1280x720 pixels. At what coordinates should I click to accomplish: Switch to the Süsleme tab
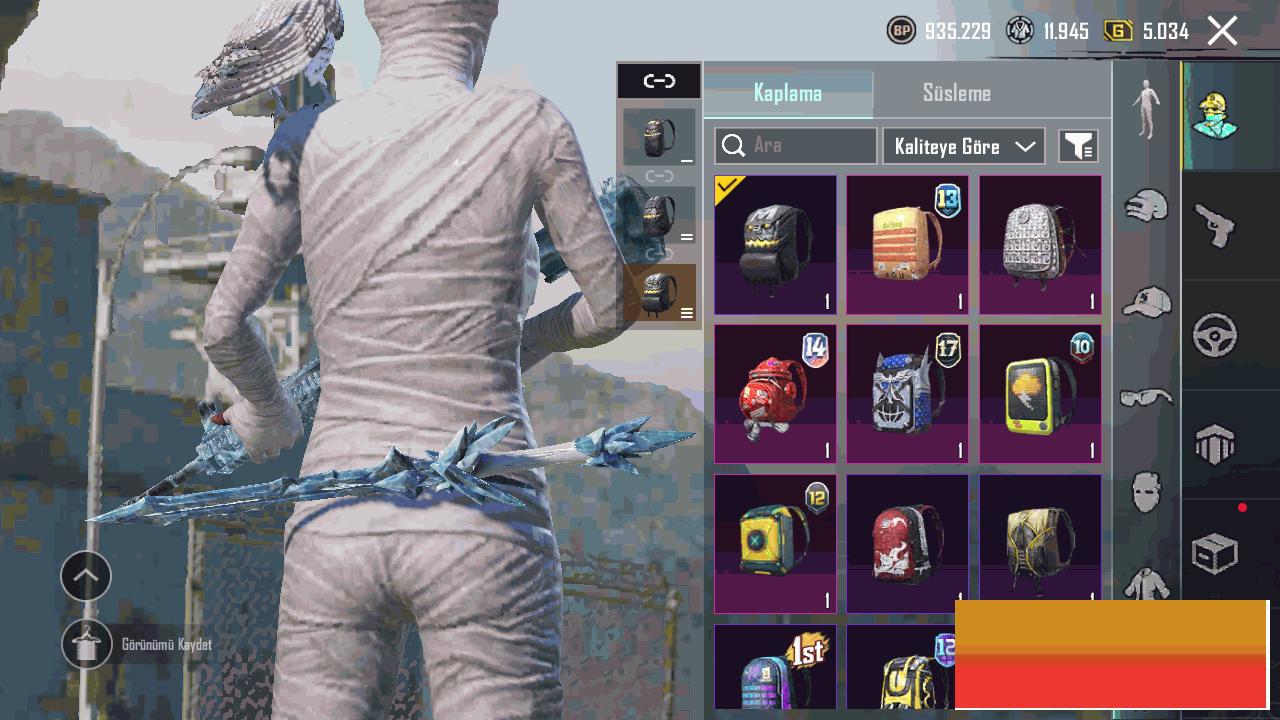pos(956,93)
